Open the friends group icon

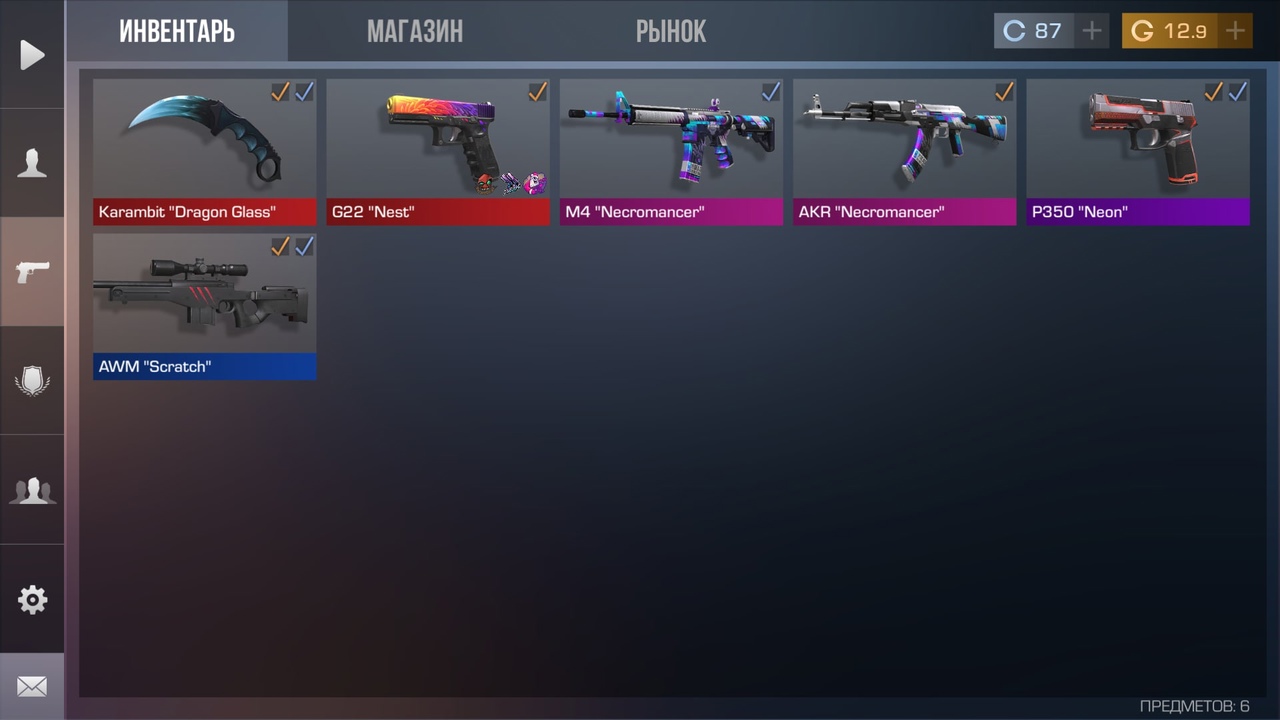click(x=32, y=490)
